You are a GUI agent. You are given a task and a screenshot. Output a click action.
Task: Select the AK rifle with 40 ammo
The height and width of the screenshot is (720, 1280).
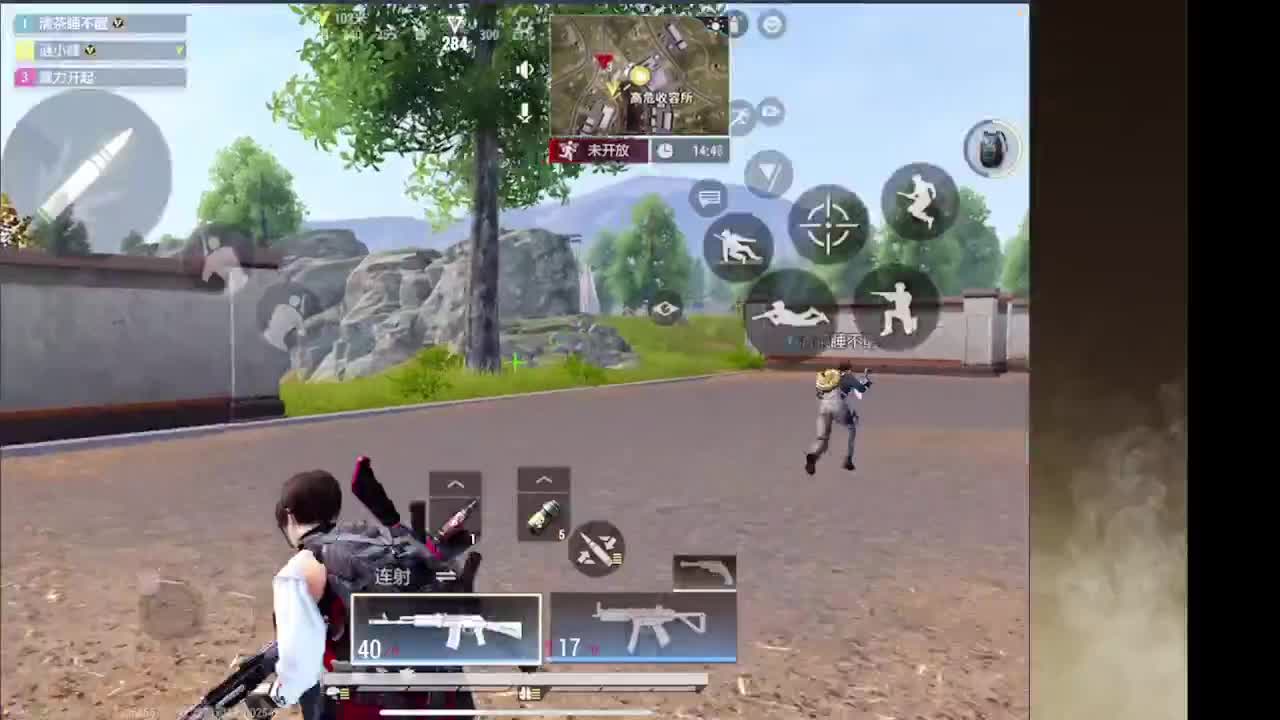[x=446, y=628]
